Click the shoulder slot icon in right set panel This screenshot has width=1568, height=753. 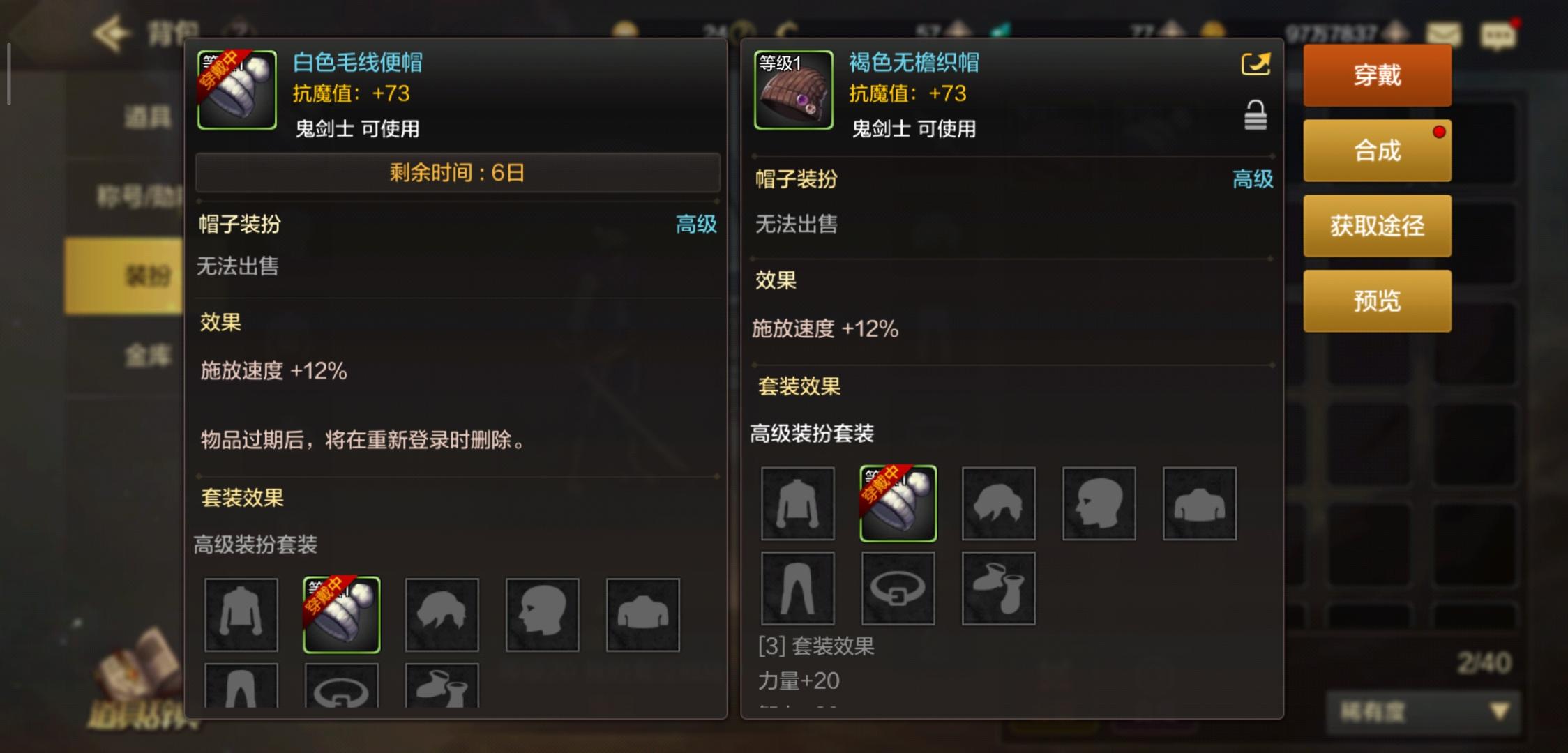1199,503
